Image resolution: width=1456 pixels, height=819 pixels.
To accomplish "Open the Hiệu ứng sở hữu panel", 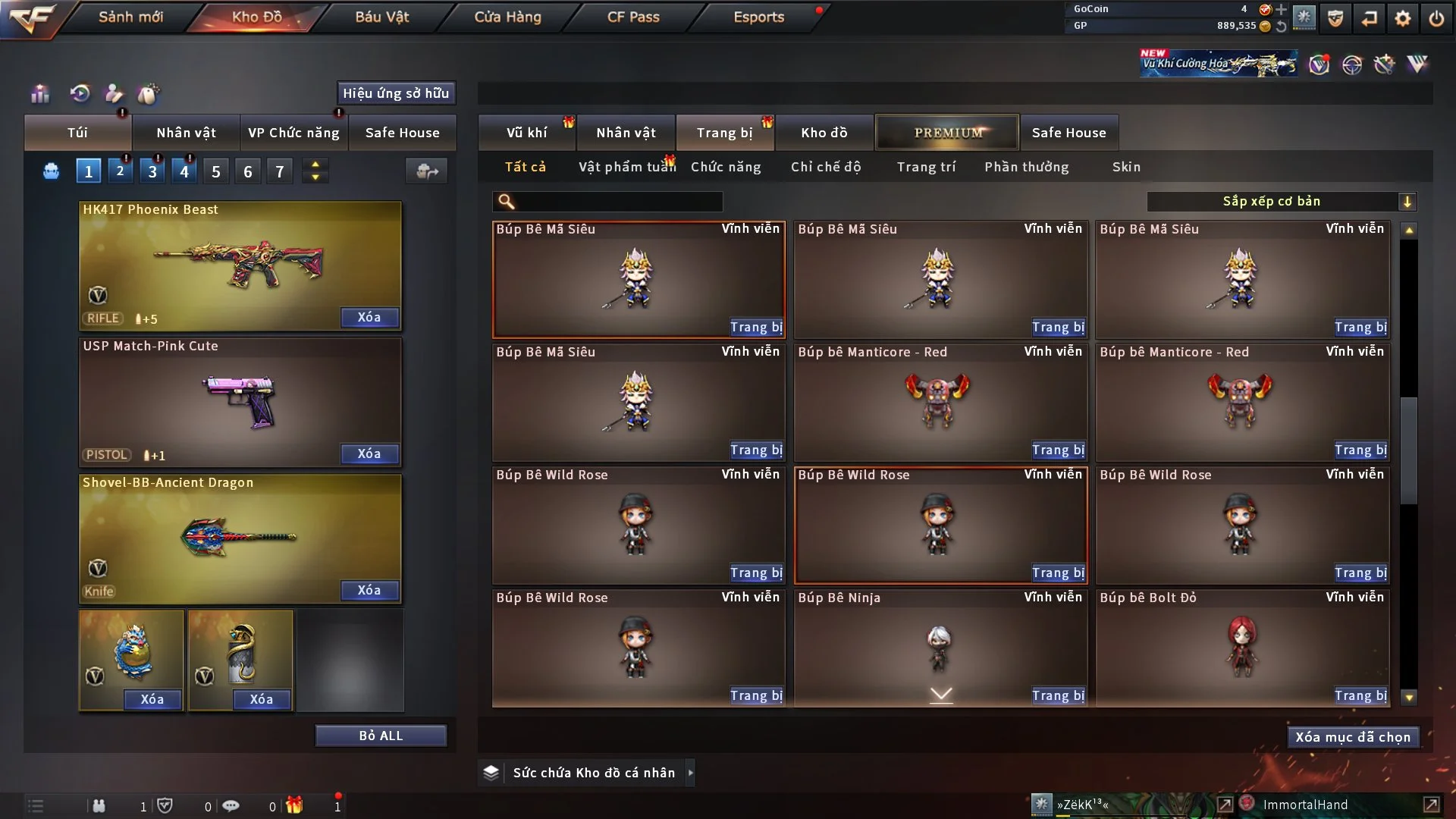I will [x=396, y=93].
